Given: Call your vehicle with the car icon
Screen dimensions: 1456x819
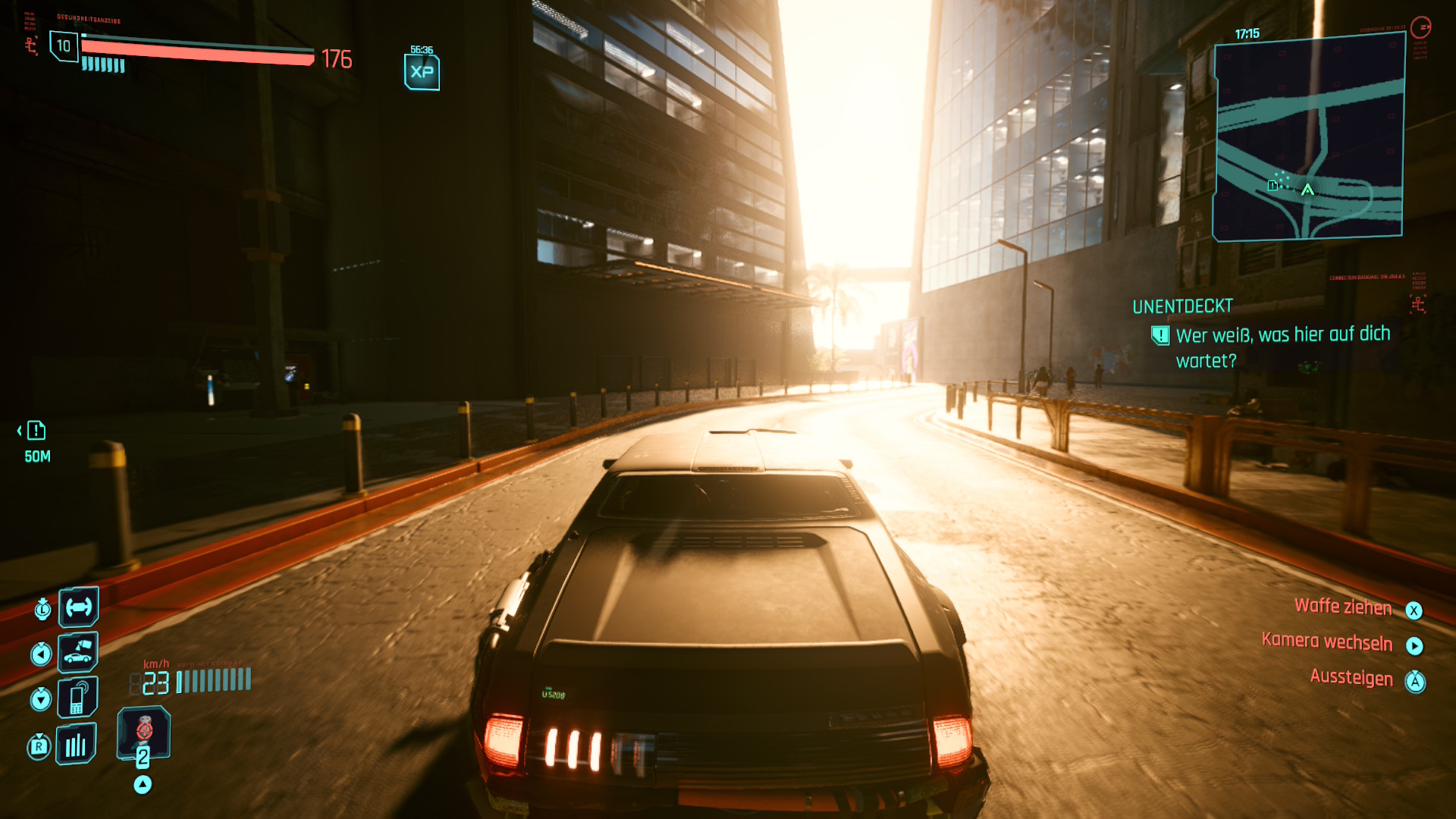Looking at the screenshot, I should coord(78,652).
